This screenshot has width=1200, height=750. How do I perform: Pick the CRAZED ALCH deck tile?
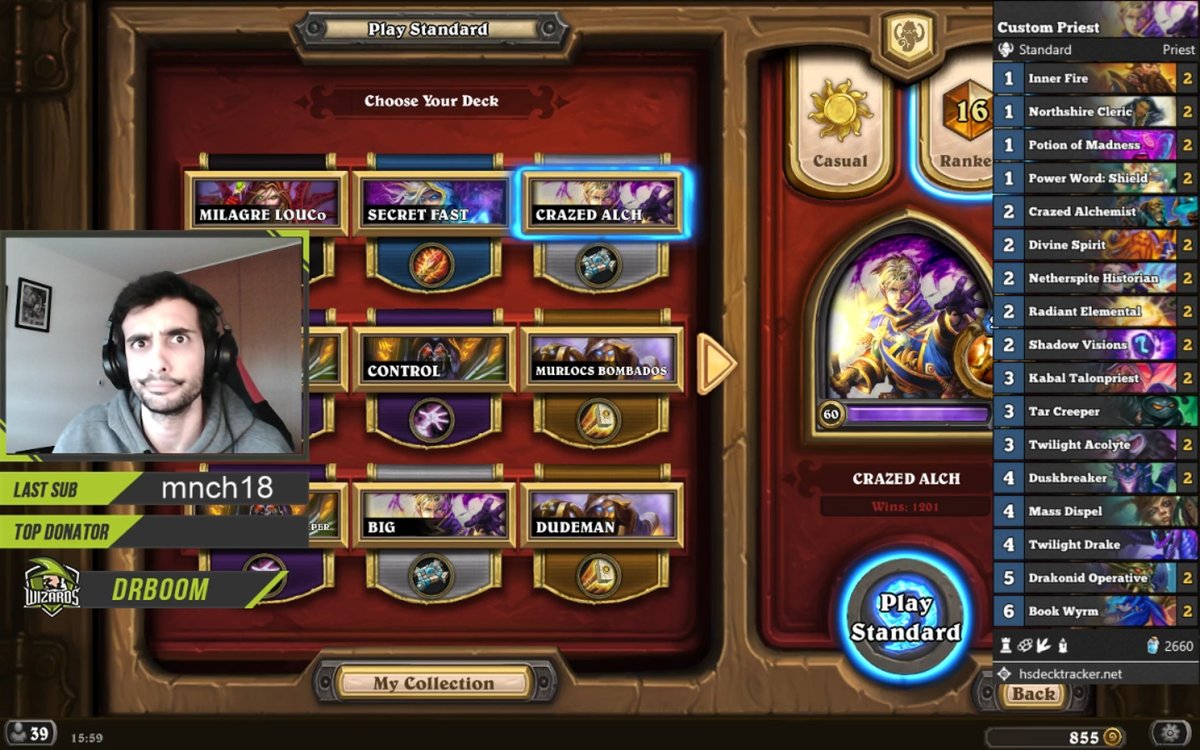[x=600, y=204]
